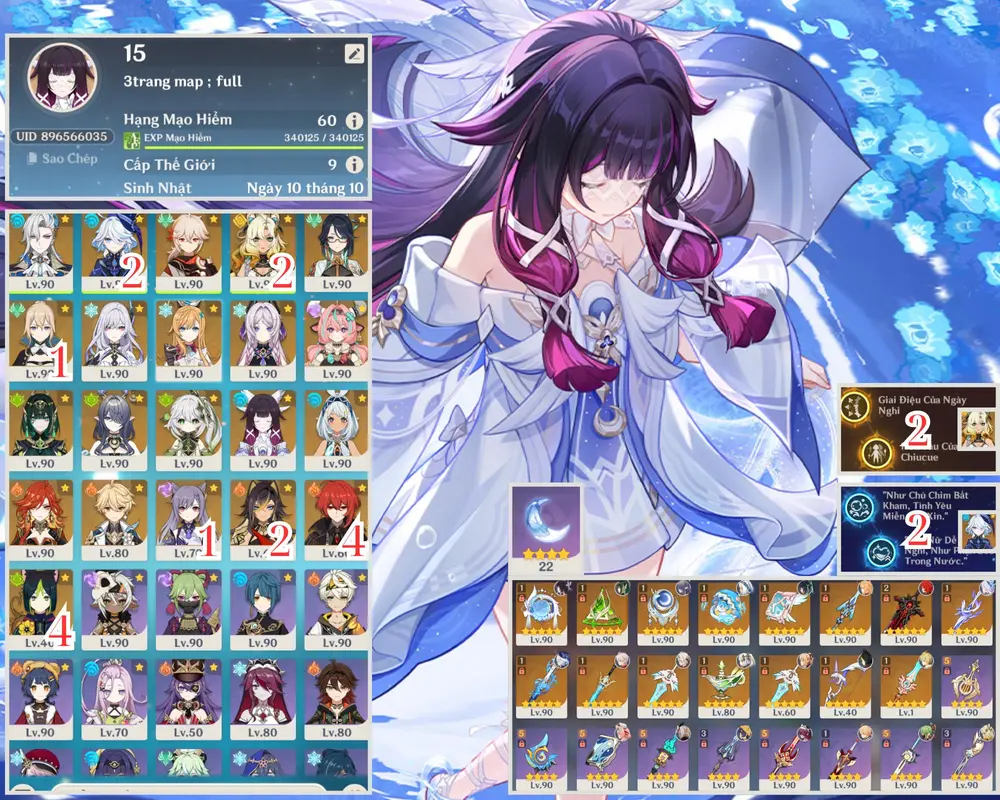The width and height of the screenshot is (1000, 800).
Task: Open the Nahida character card
Action: (x=188, y=427)
